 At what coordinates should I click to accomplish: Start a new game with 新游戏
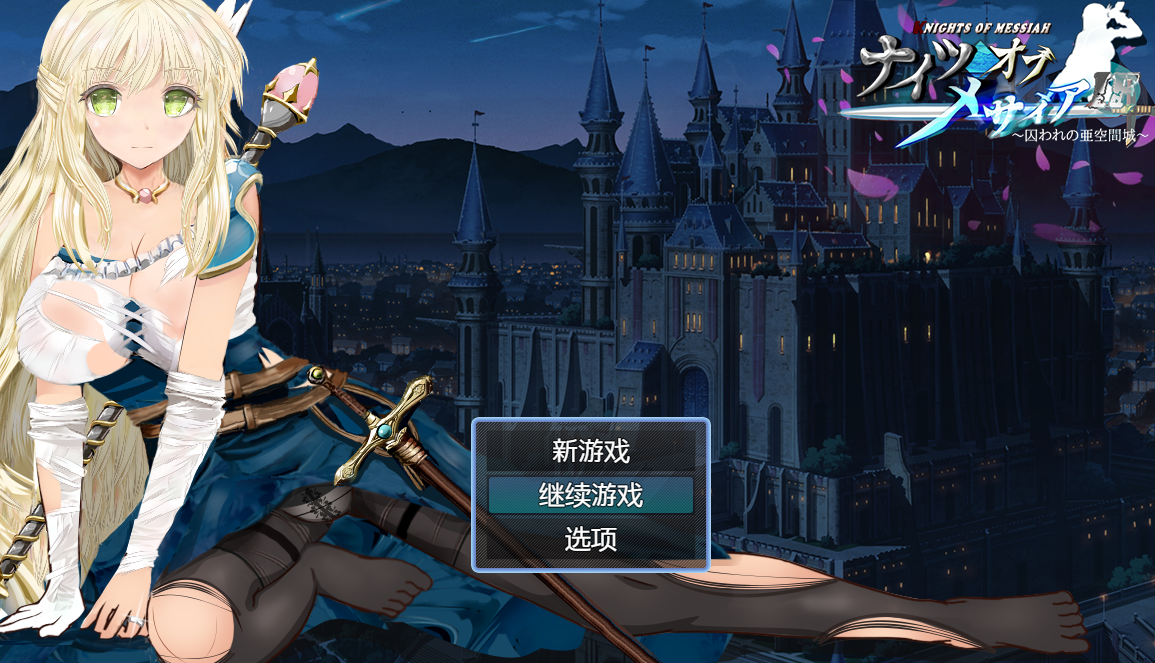591,451
